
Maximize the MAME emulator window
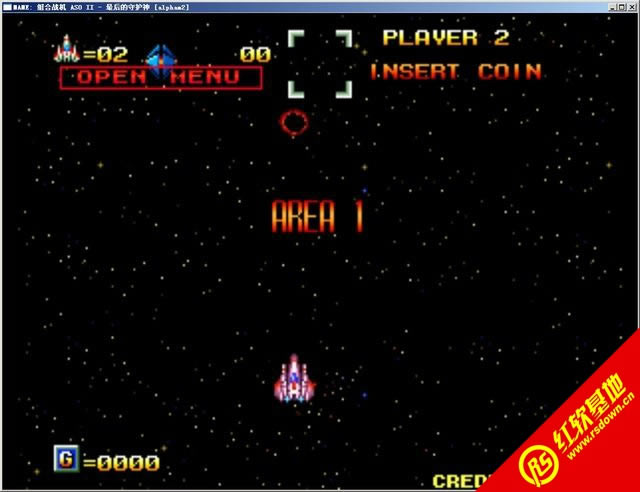[x=619, y=6]
